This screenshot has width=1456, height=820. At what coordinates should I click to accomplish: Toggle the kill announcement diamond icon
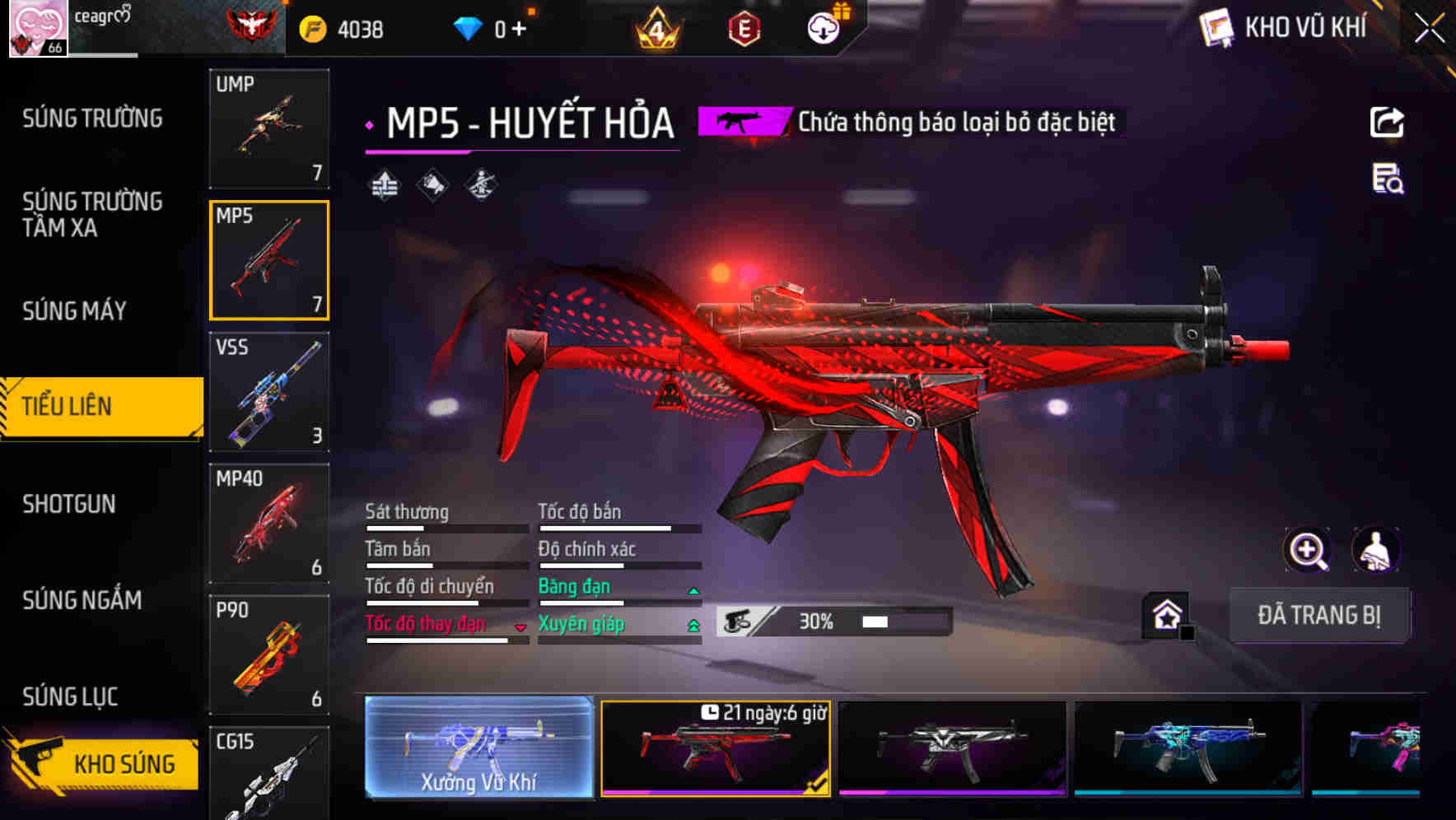click(430, 184)
